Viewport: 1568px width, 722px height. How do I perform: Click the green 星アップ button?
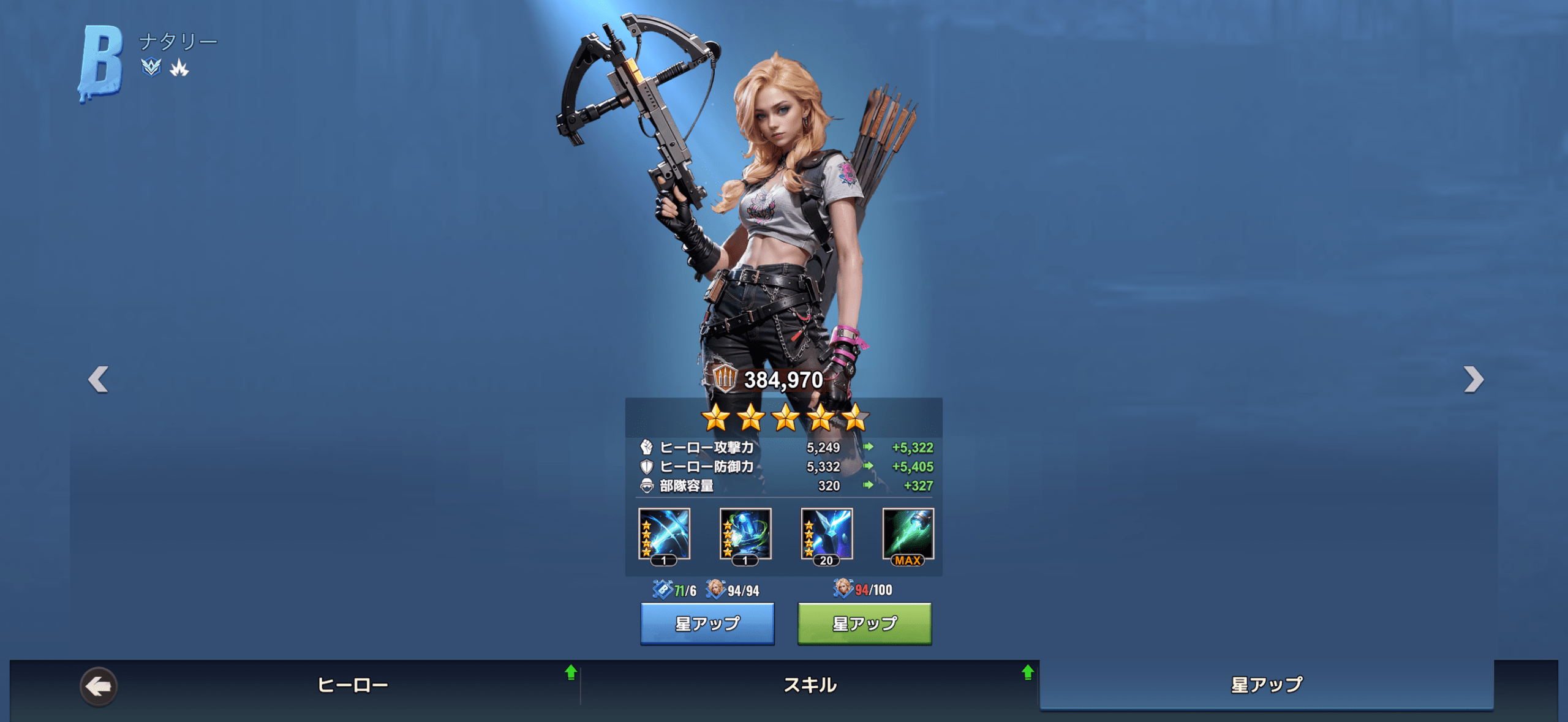[864, 623]
